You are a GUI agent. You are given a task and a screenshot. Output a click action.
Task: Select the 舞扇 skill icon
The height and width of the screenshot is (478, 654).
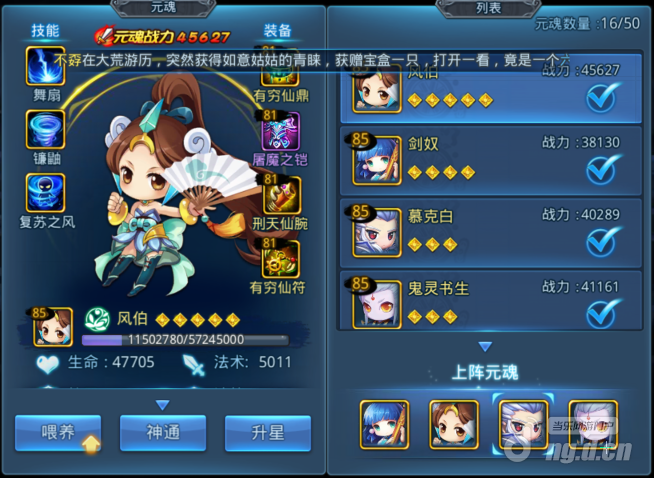[46, 67]
